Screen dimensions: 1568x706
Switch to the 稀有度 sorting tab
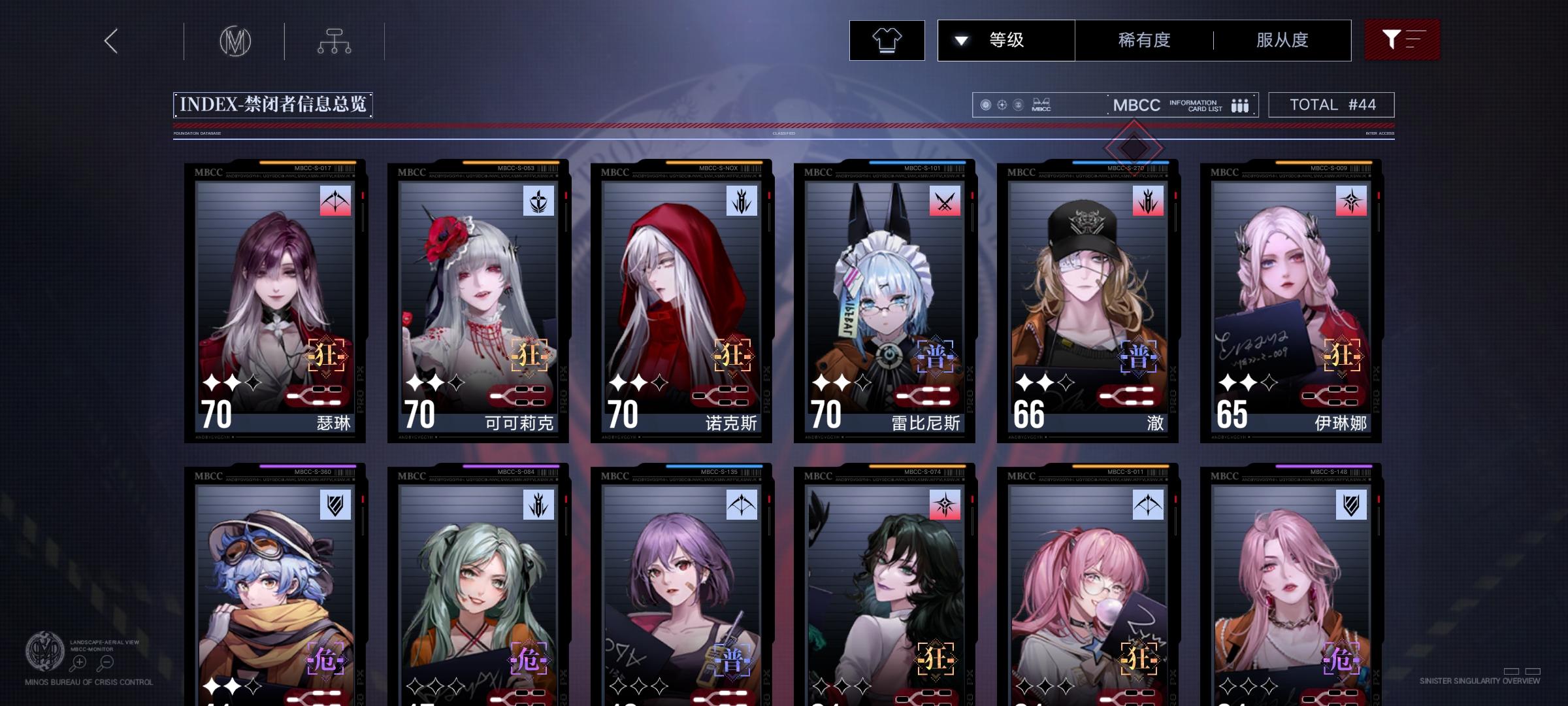pos(1143,40)
